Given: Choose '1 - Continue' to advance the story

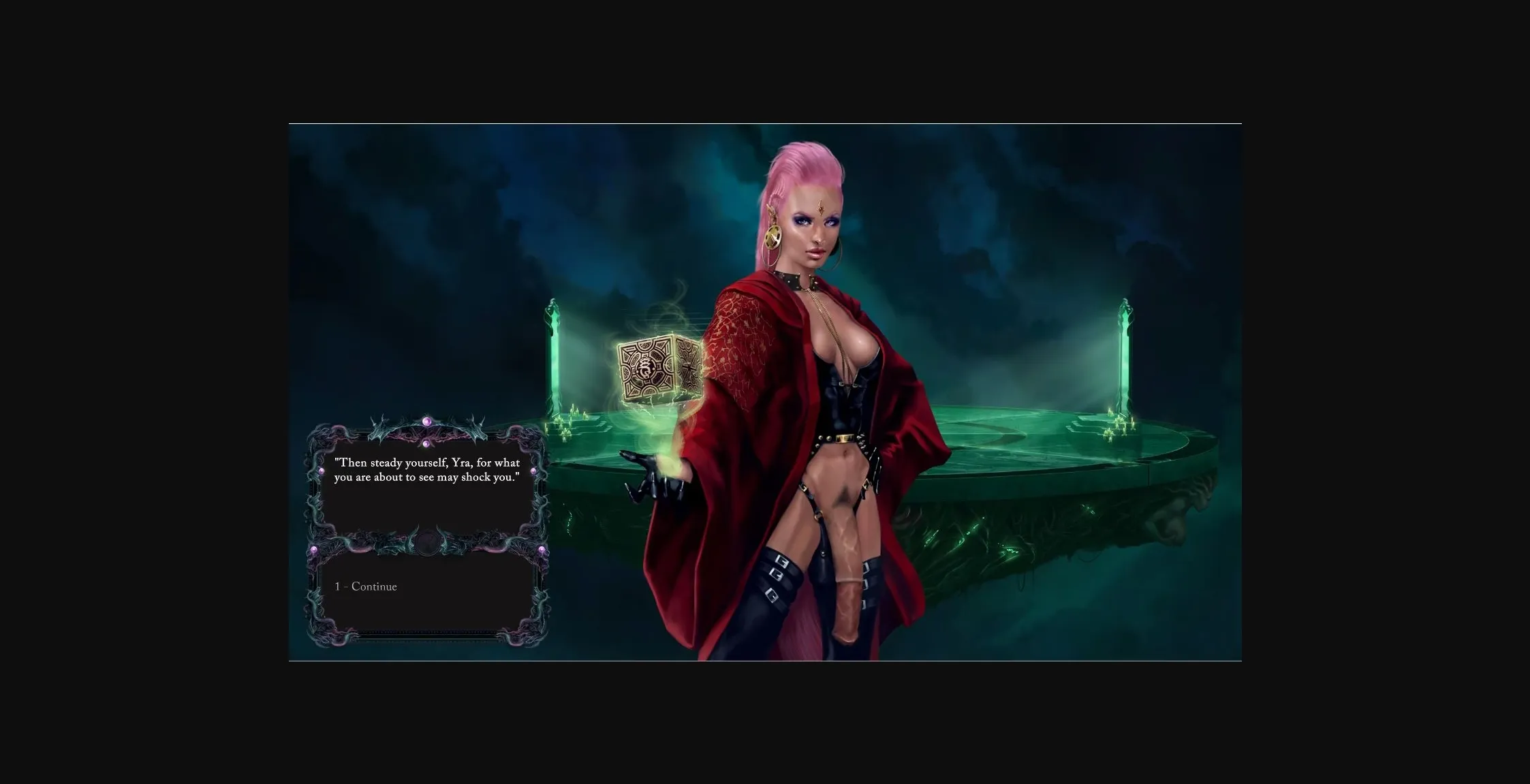Looking at the screenshot, I should (365, 586).
